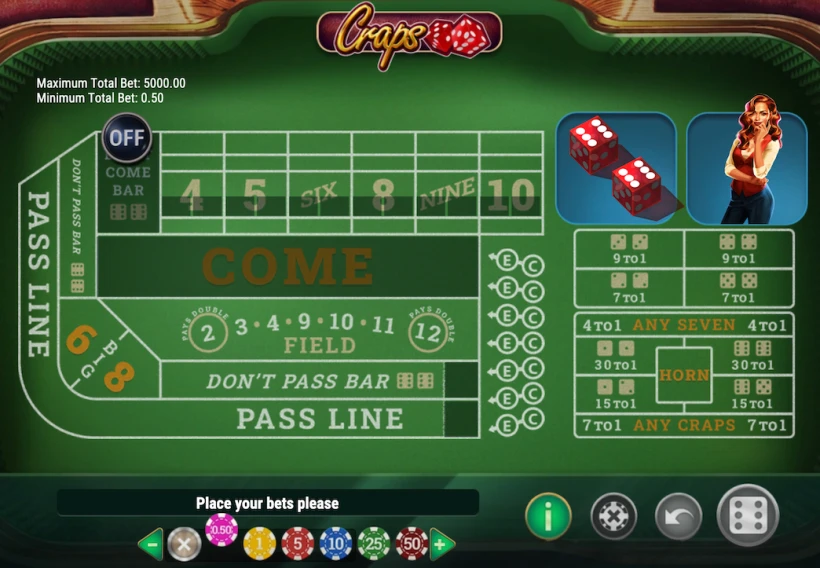Select the 0.50 chip
This screenshot has width=820, height=568.
[221, 530]
